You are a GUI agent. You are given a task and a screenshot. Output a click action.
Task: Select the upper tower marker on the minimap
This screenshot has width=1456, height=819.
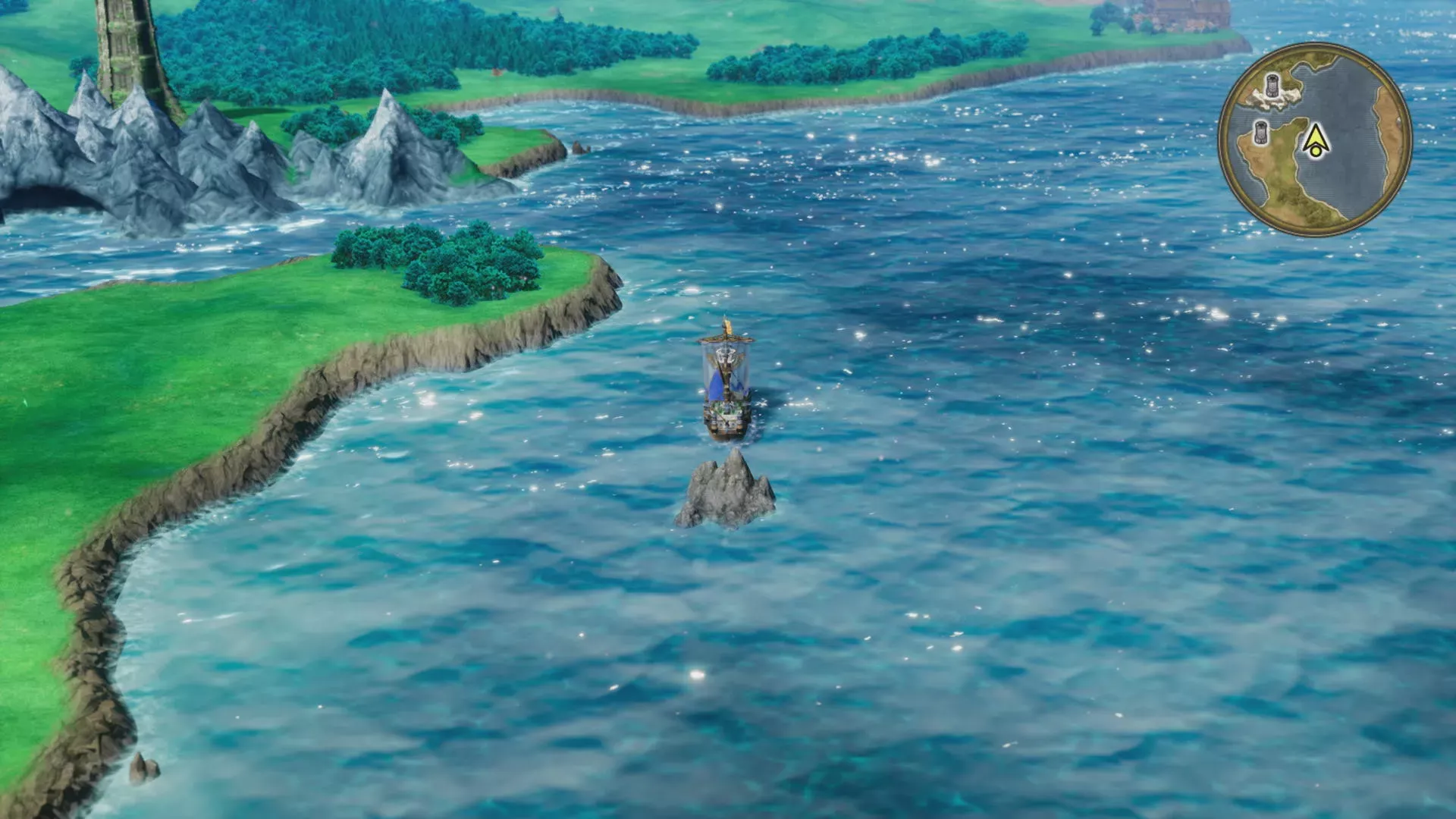pyautogui.click(x=1272, y=85)
